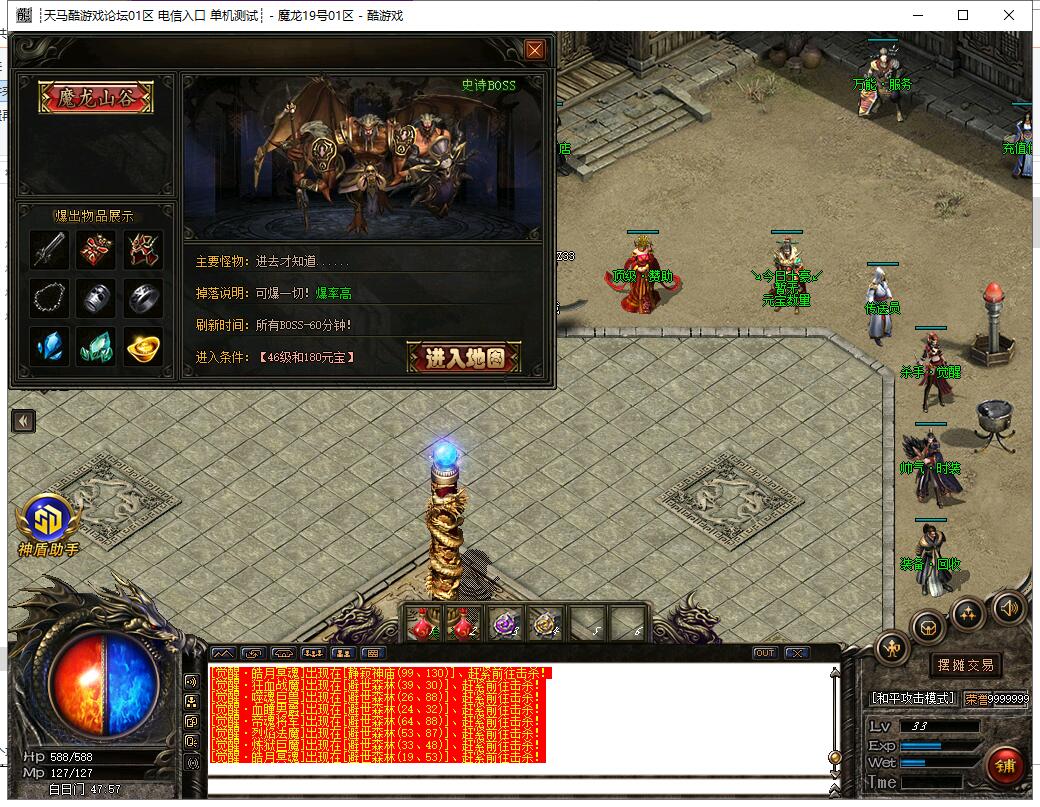
Task: Open the character figure icon menu
Action: pos(892,649)
